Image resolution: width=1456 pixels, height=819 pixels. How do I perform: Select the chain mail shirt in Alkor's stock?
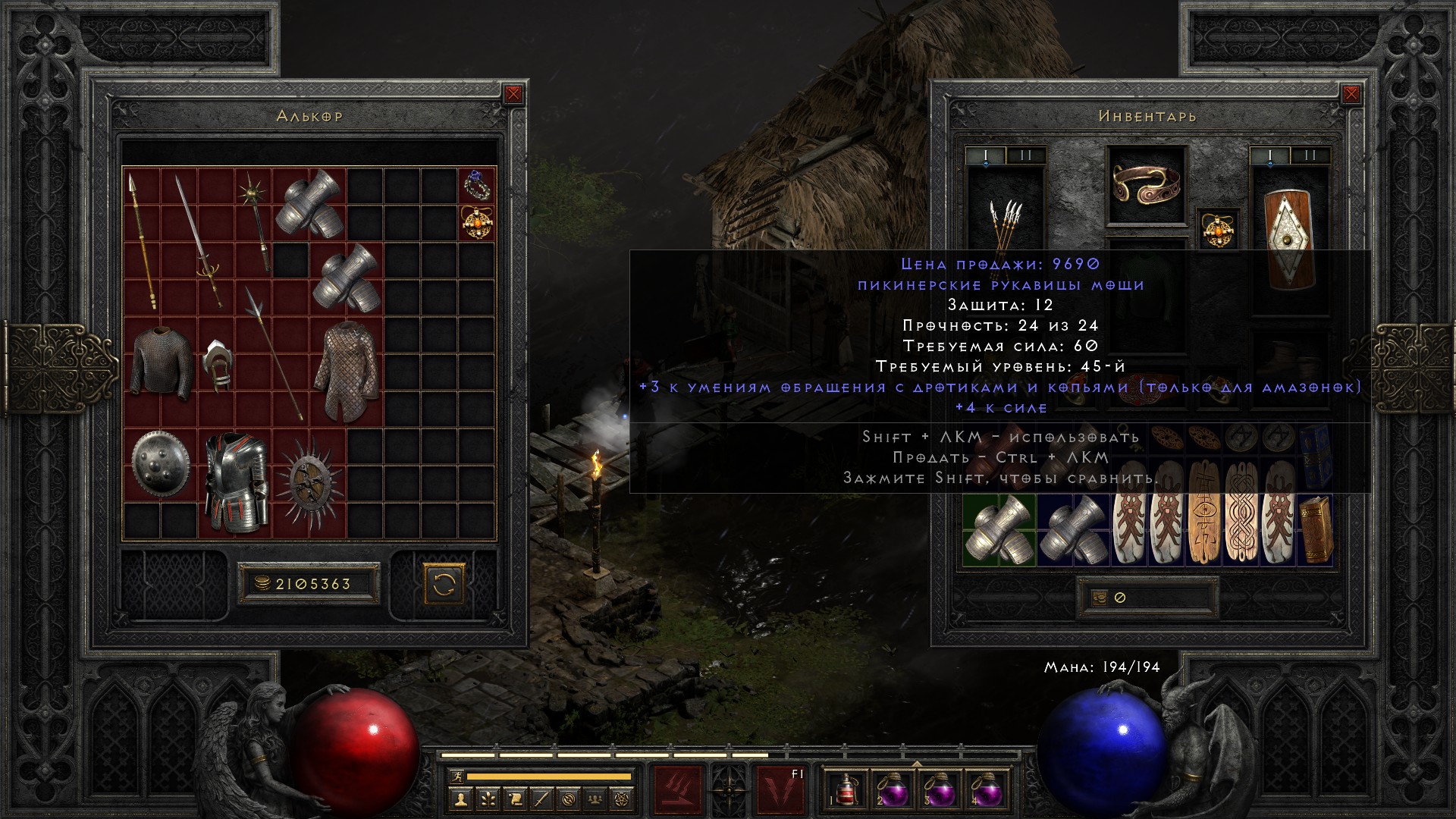(x=161, y=361)
